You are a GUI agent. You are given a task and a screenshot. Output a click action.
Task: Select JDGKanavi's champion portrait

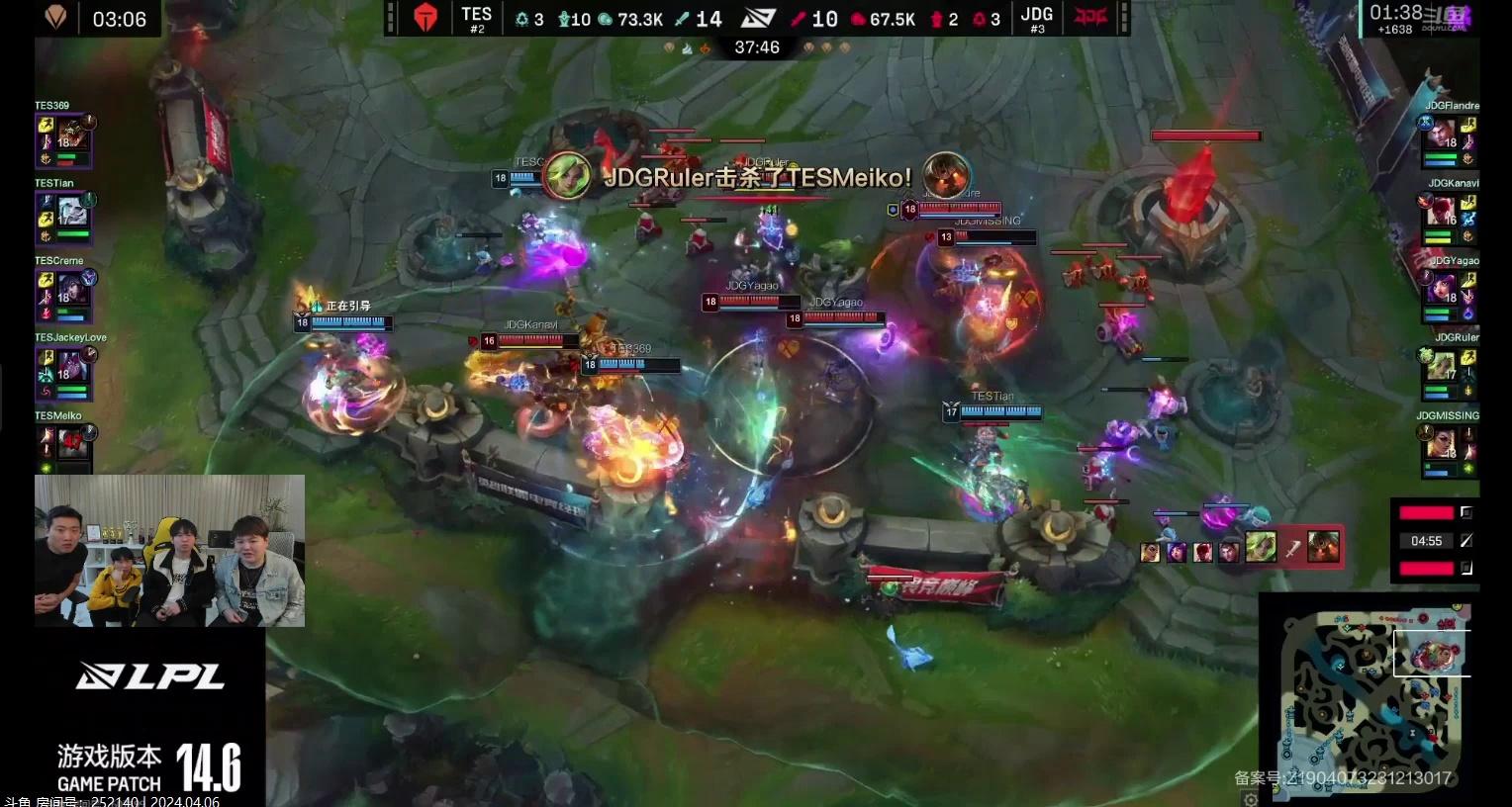click(x=1441, y=213)
